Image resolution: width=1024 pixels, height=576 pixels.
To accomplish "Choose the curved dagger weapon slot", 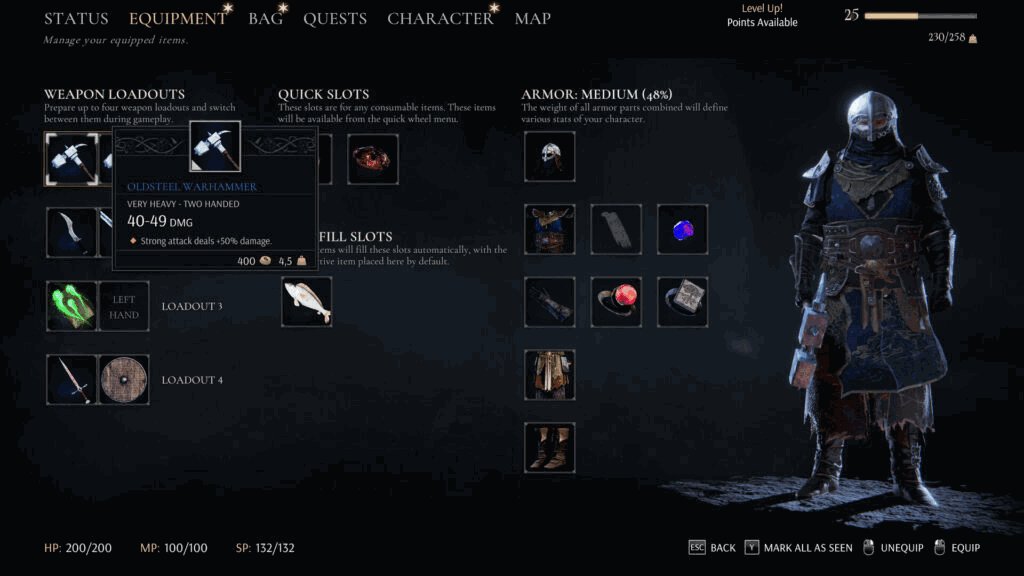I will click(x=71, y=232).
